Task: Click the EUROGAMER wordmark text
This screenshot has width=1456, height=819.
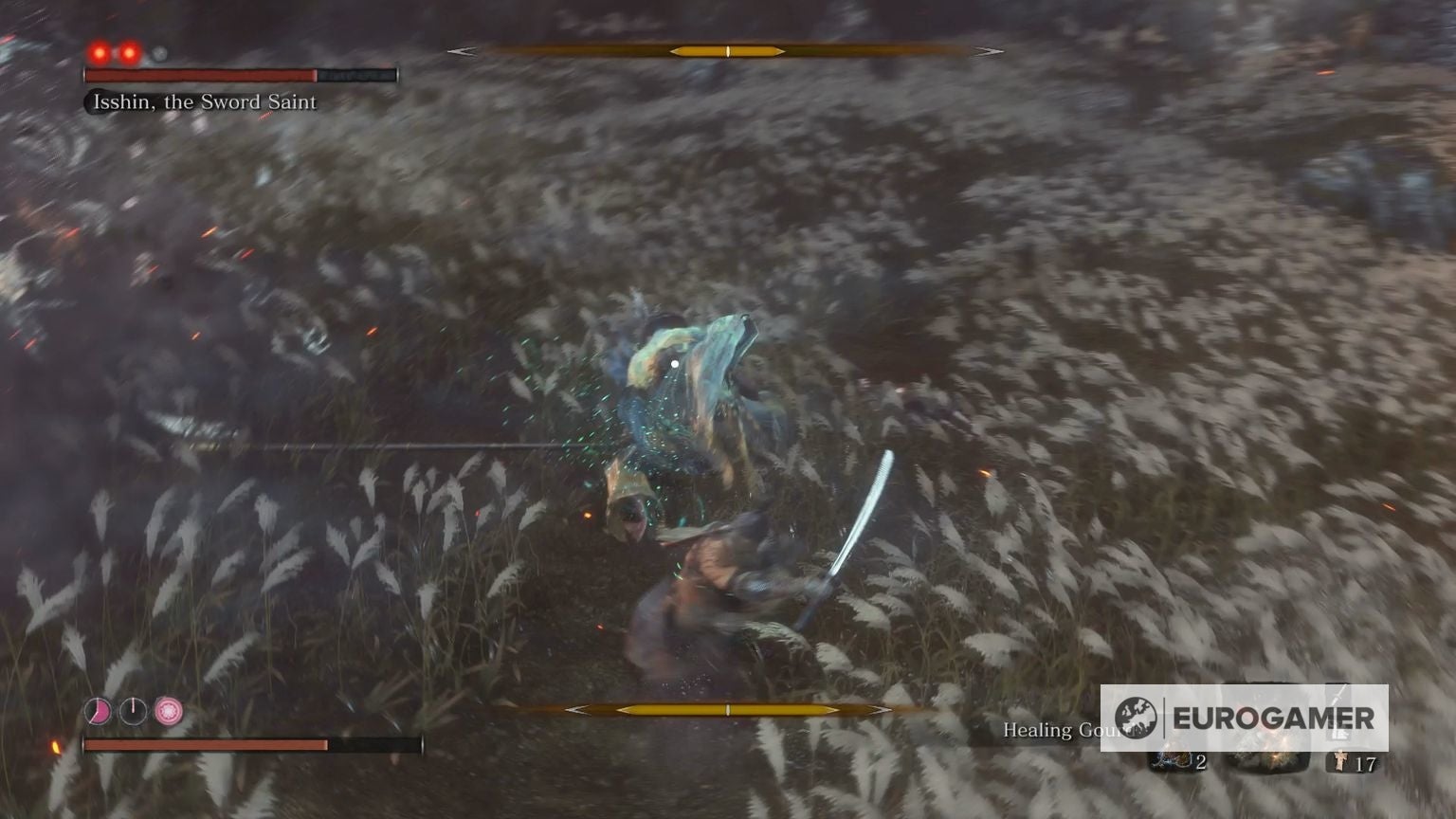Action: click(1273, 718)
